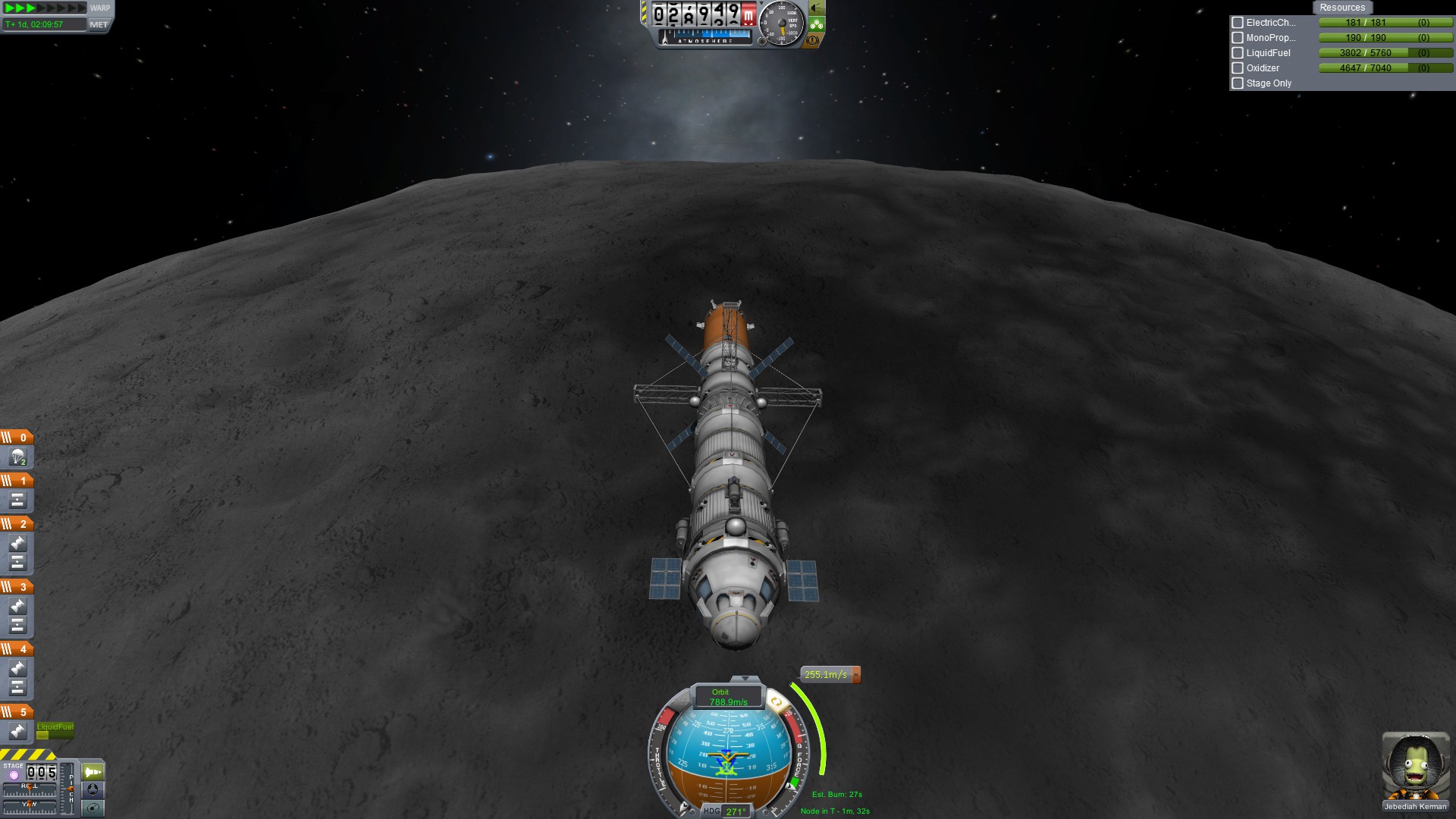Viewport: 1456px width, 819px height.
Task: Tick the Oxidizer resource checkbox
Action: click(x=1238, y=68)
